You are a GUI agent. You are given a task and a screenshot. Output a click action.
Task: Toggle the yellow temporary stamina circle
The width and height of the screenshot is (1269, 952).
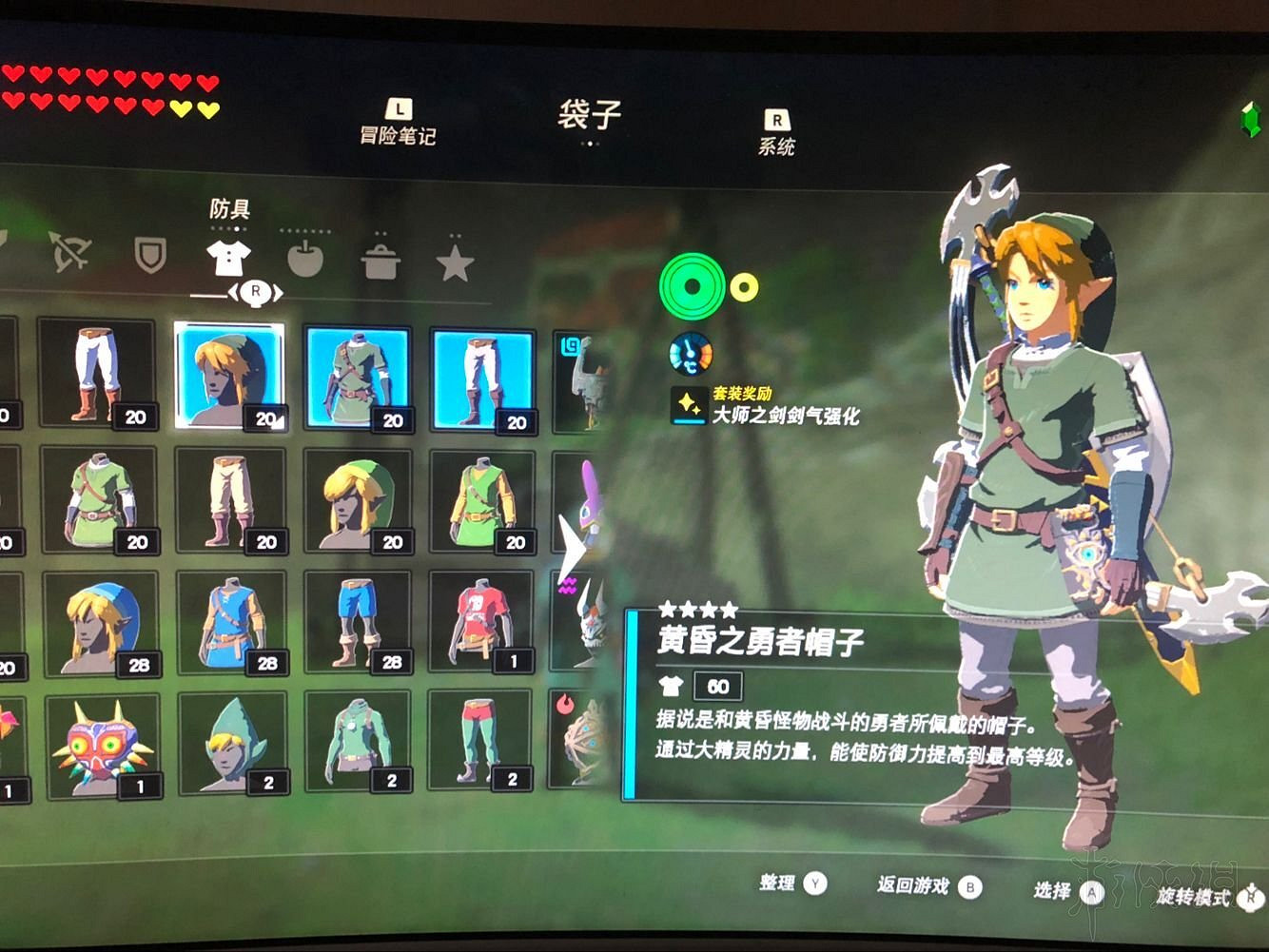click(743, 282)
